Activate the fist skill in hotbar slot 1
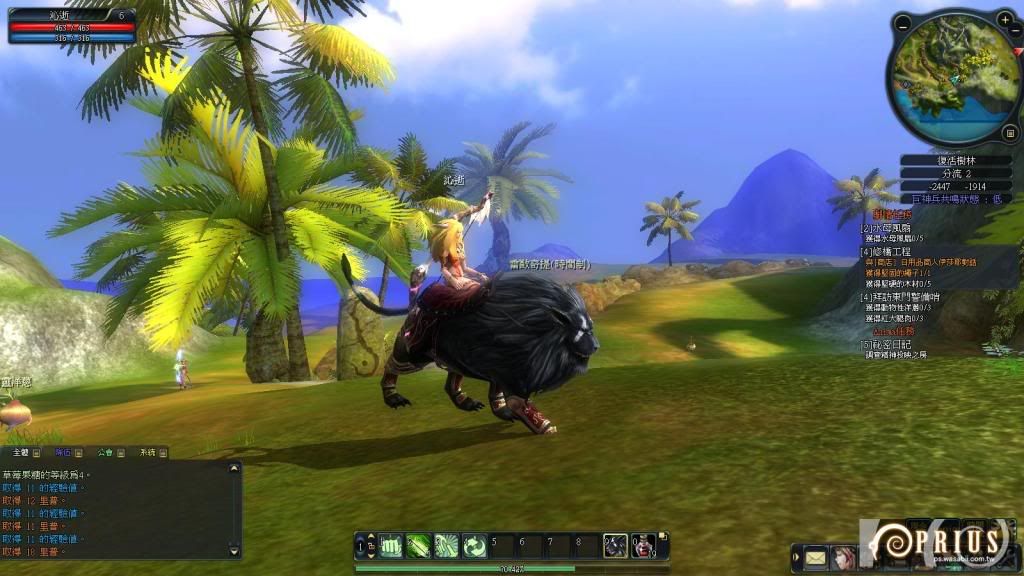Image resolution: width=1024 pixels, height=576 pixels. (x=391, y=545)
